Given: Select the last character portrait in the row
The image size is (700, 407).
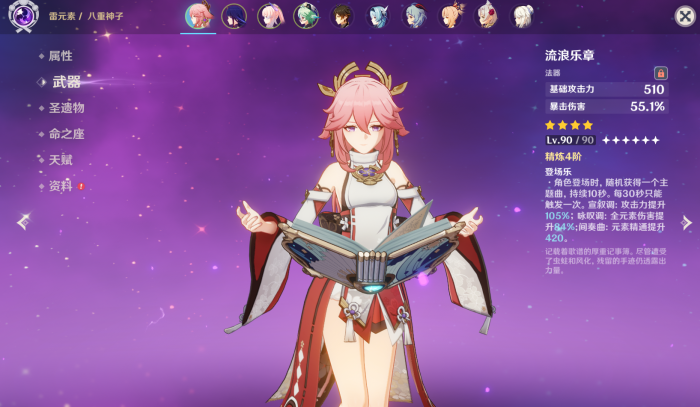Looking at the screenshot, I should pos(522,16).
